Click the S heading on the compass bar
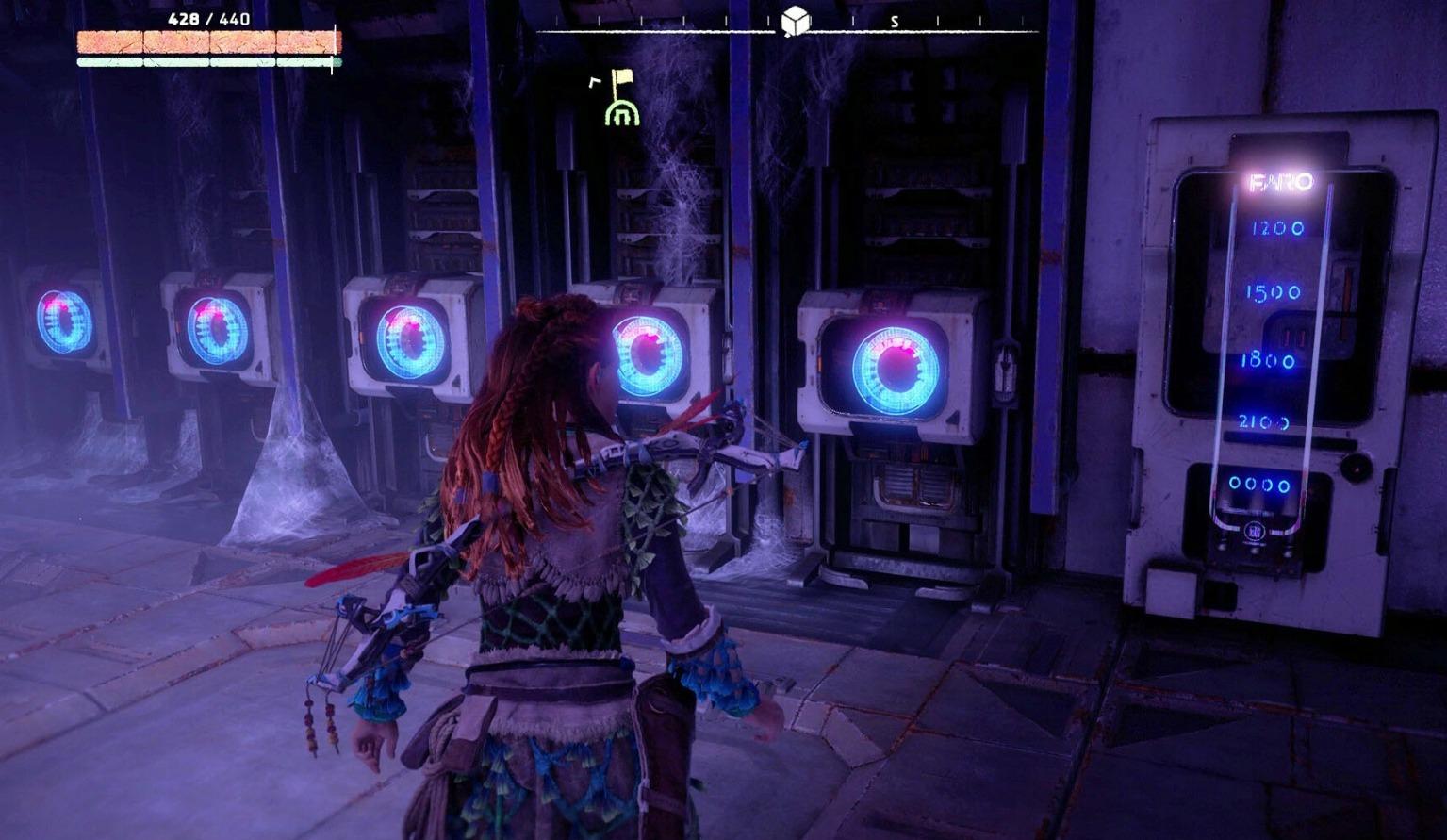The height and width of the screenshot is (840, 1447). 895,21
